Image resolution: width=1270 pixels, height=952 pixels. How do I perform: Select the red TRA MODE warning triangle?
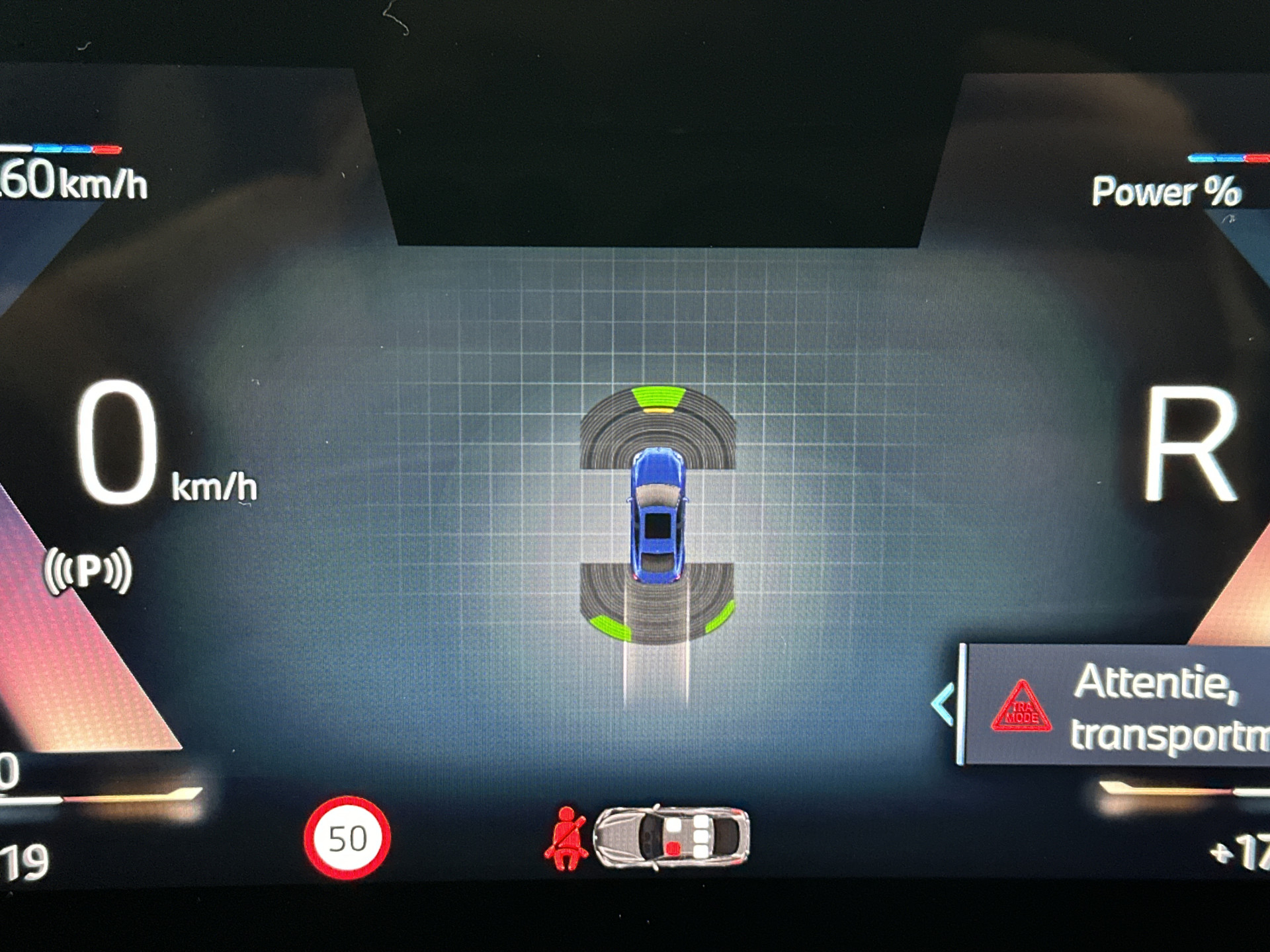pyautogui.click(x=1021, y=709)
